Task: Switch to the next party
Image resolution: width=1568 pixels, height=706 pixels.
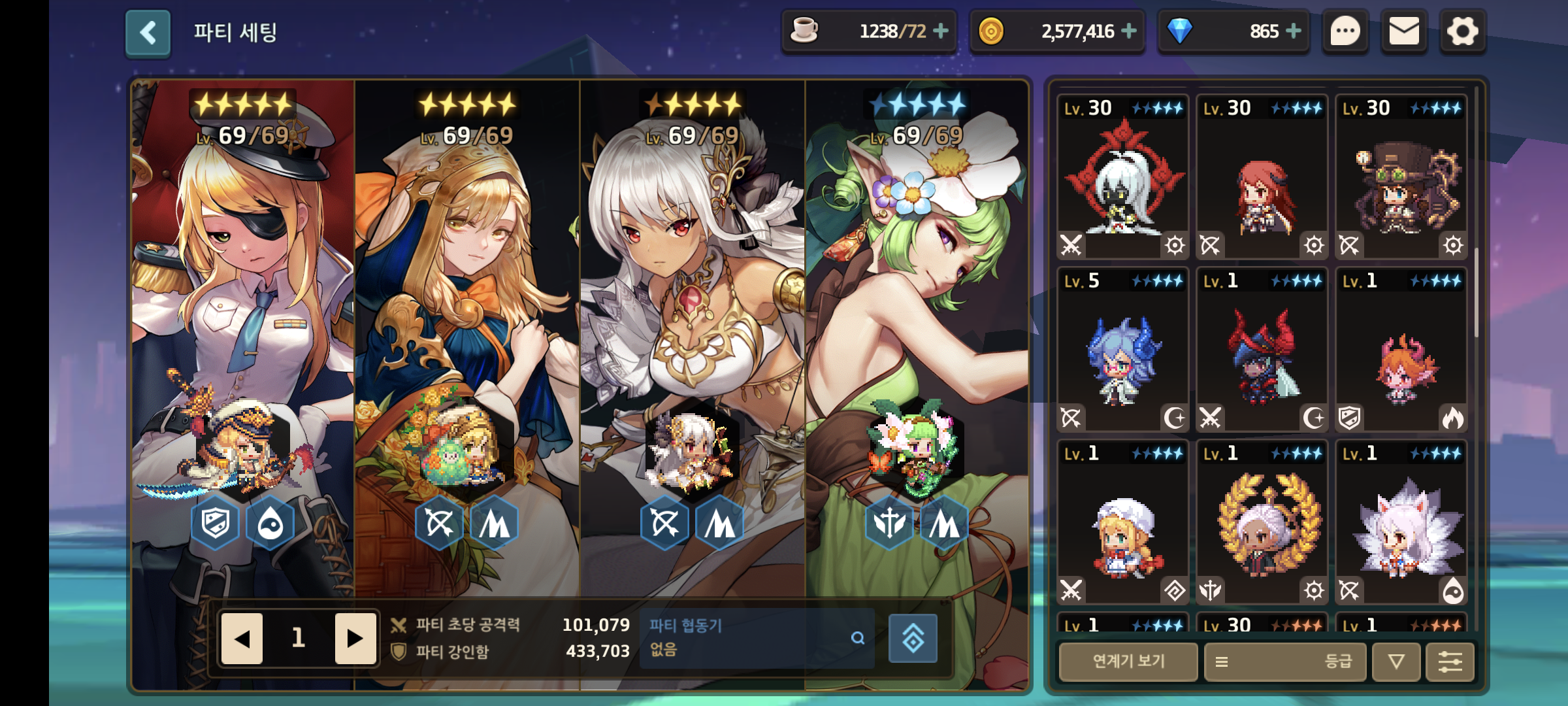Action: 355,639
